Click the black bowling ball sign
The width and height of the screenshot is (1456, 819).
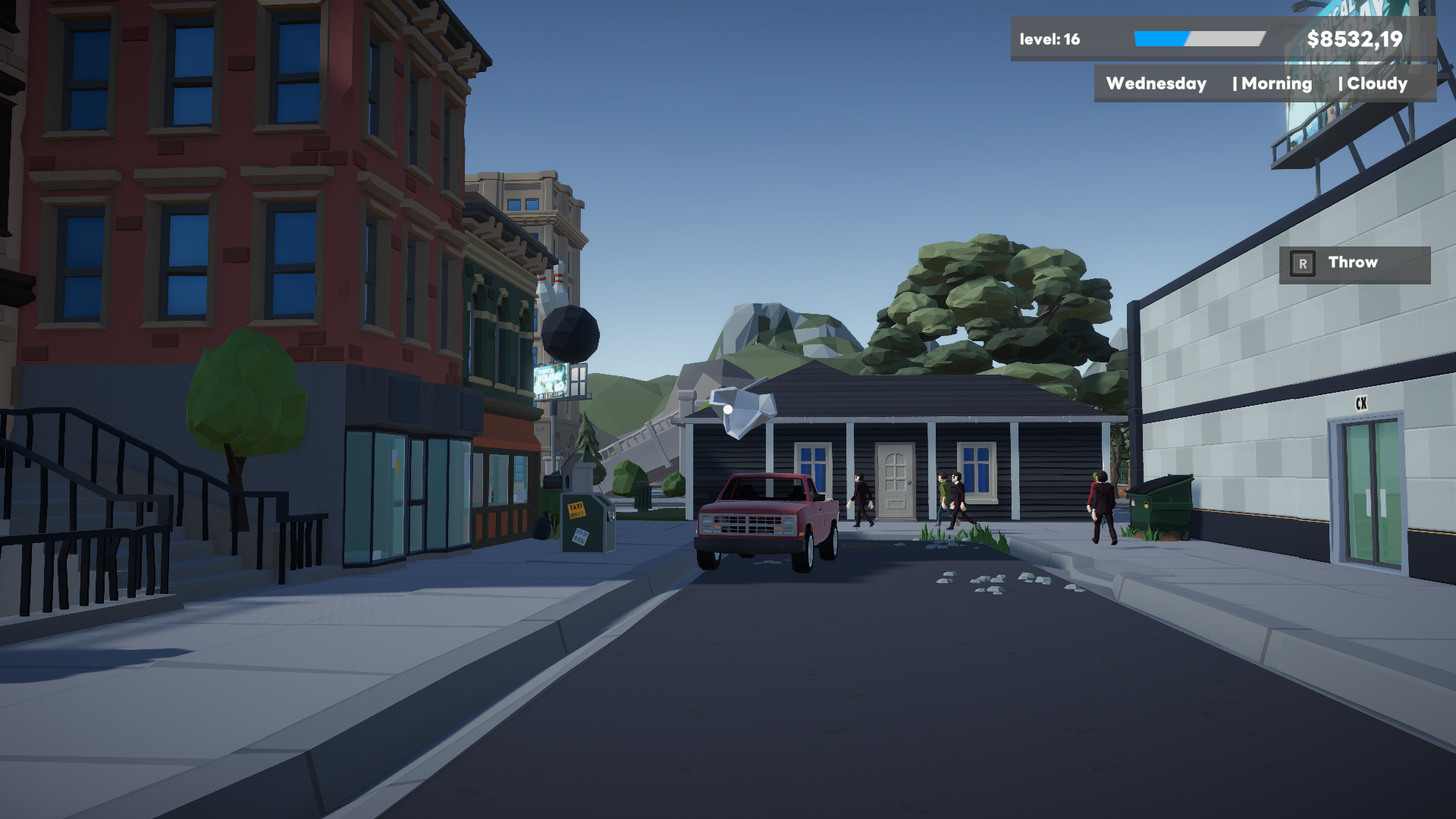pos(572,333)
